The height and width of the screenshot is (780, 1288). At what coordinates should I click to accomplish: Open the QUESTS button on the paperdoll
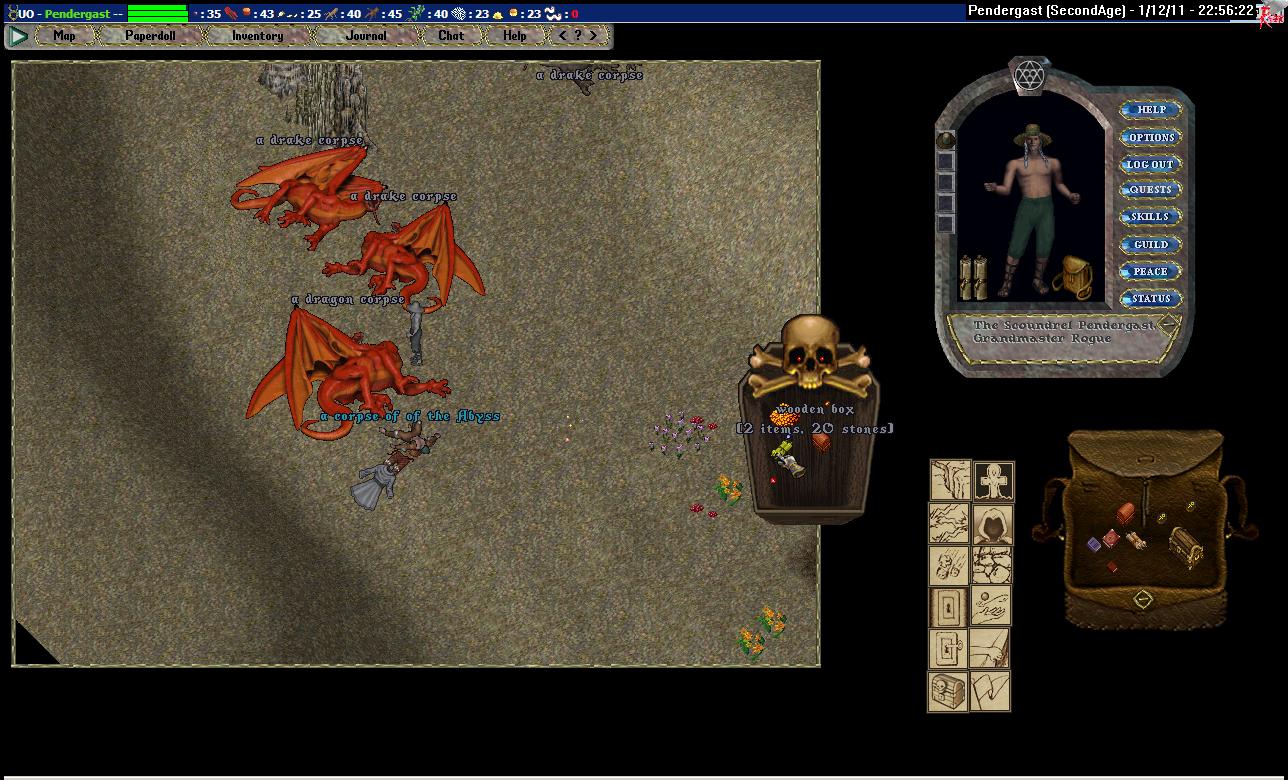(x=1150, y=190)
